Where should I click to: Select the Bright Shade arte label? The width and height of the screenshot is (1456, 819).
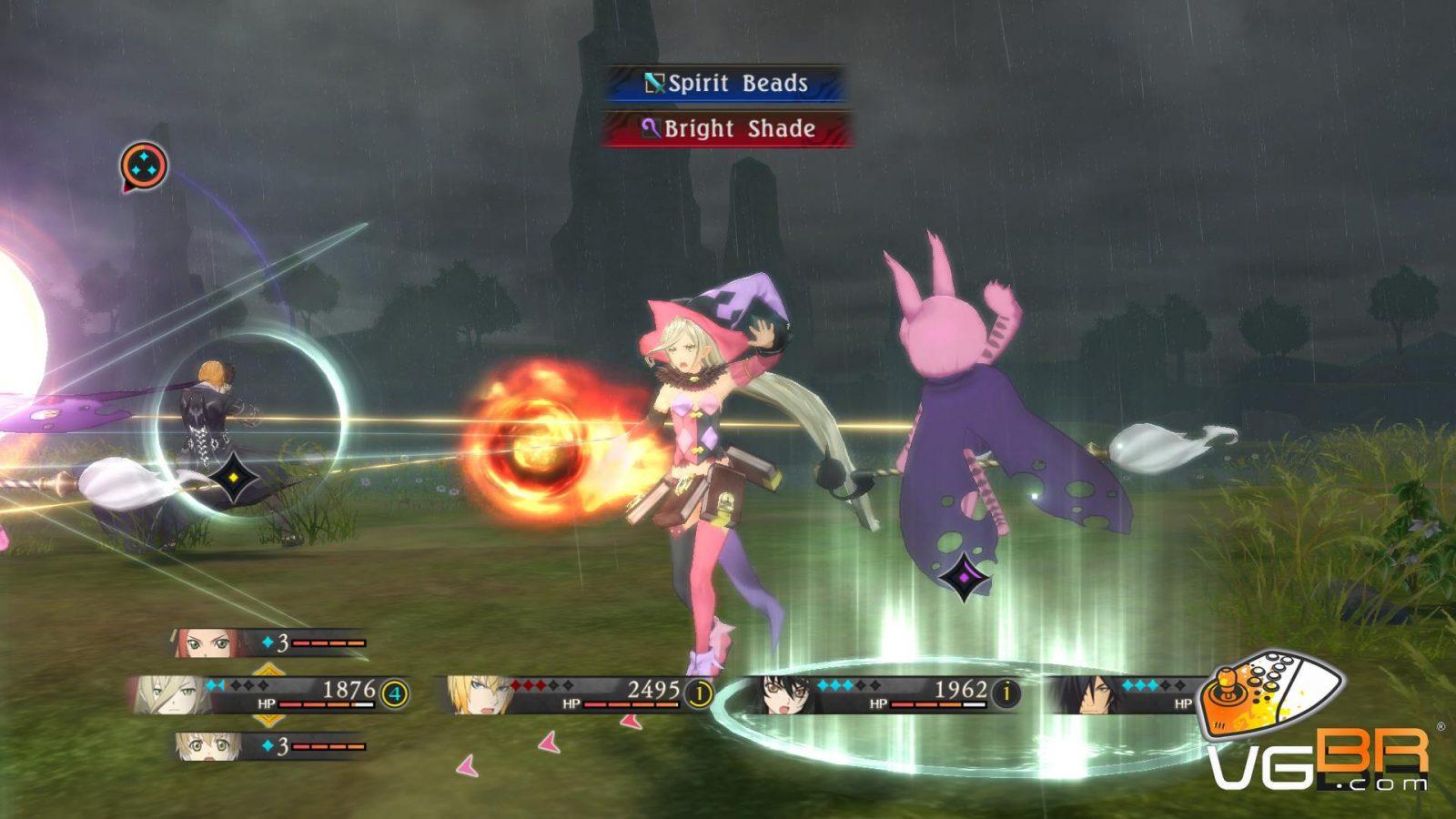726,129
